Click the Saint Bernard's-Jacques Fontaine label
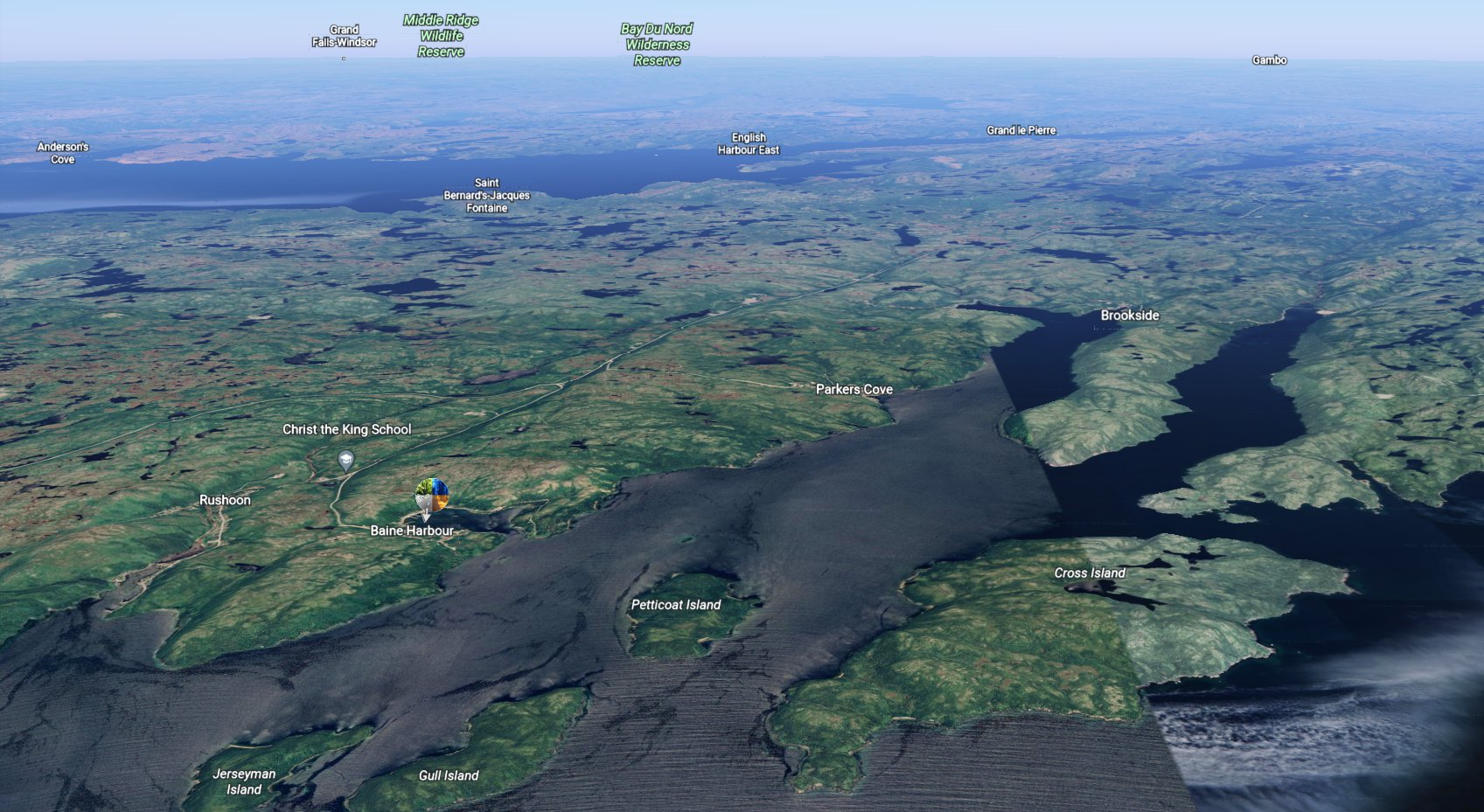 pyautogui.click(x=486, y=196)
